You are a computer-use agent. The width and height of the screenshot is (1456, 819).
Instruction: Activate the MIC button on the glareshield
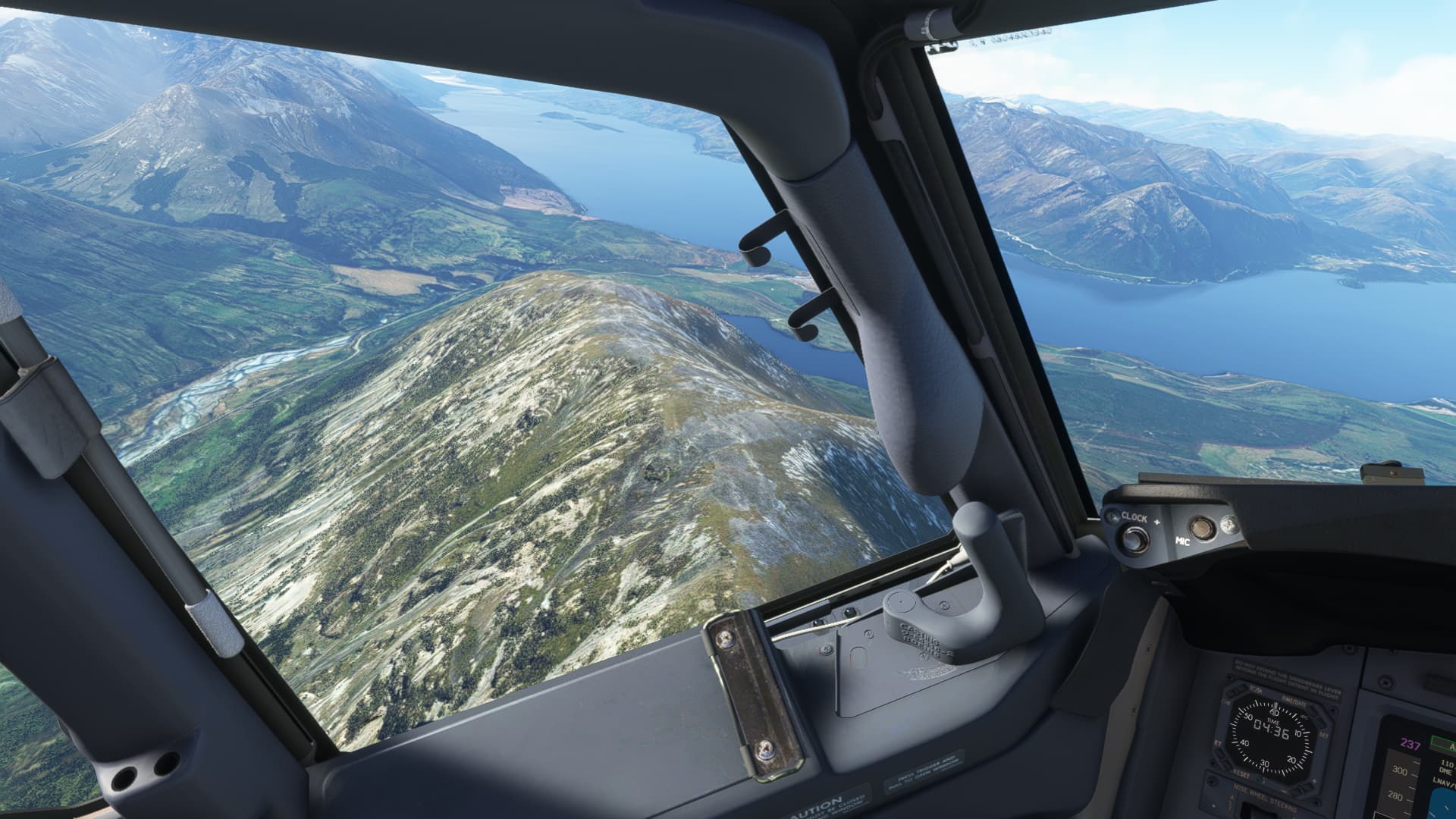point(1200,526)
